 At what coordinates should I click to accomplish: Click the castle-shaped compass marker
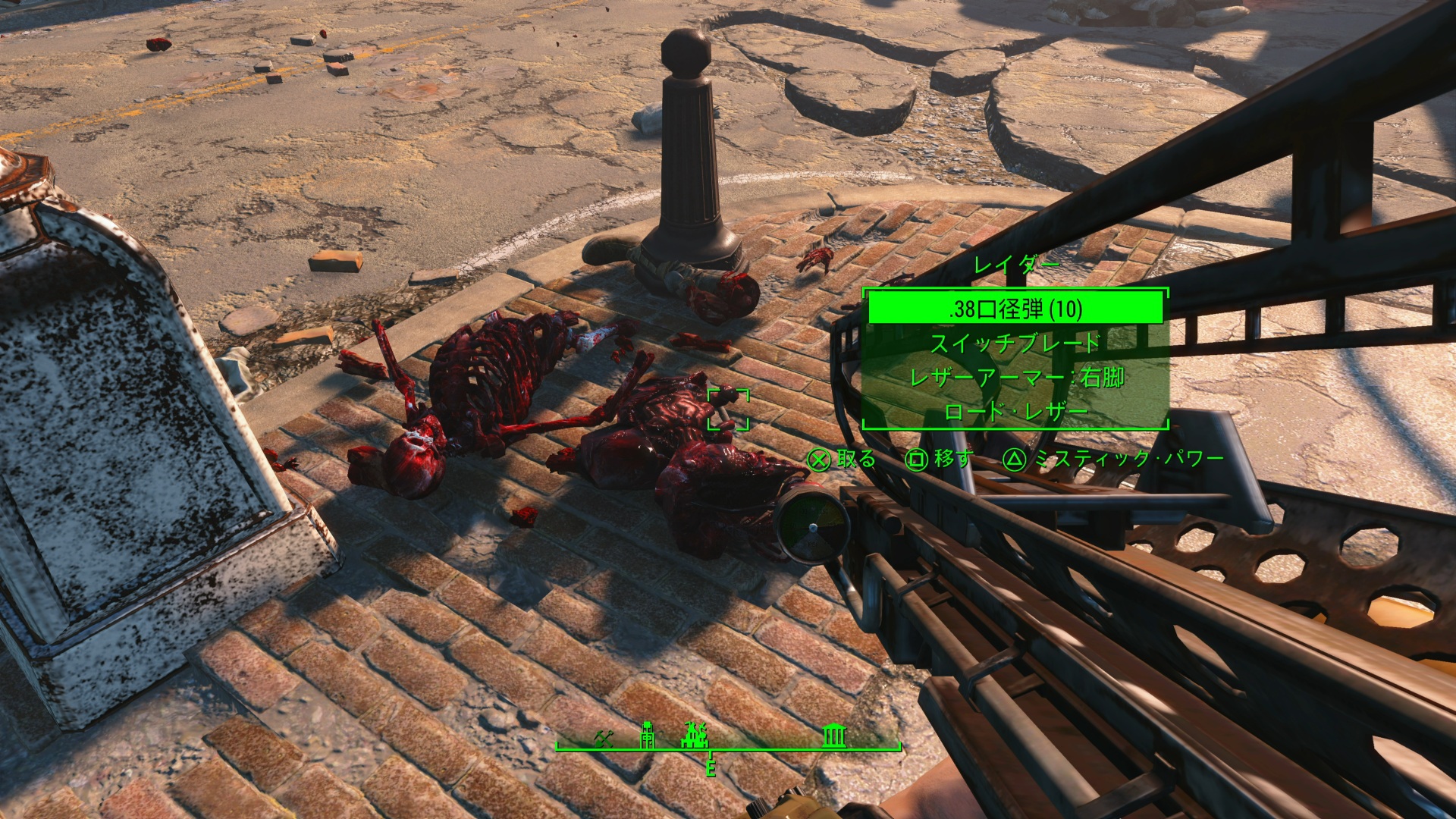point(695,734)
